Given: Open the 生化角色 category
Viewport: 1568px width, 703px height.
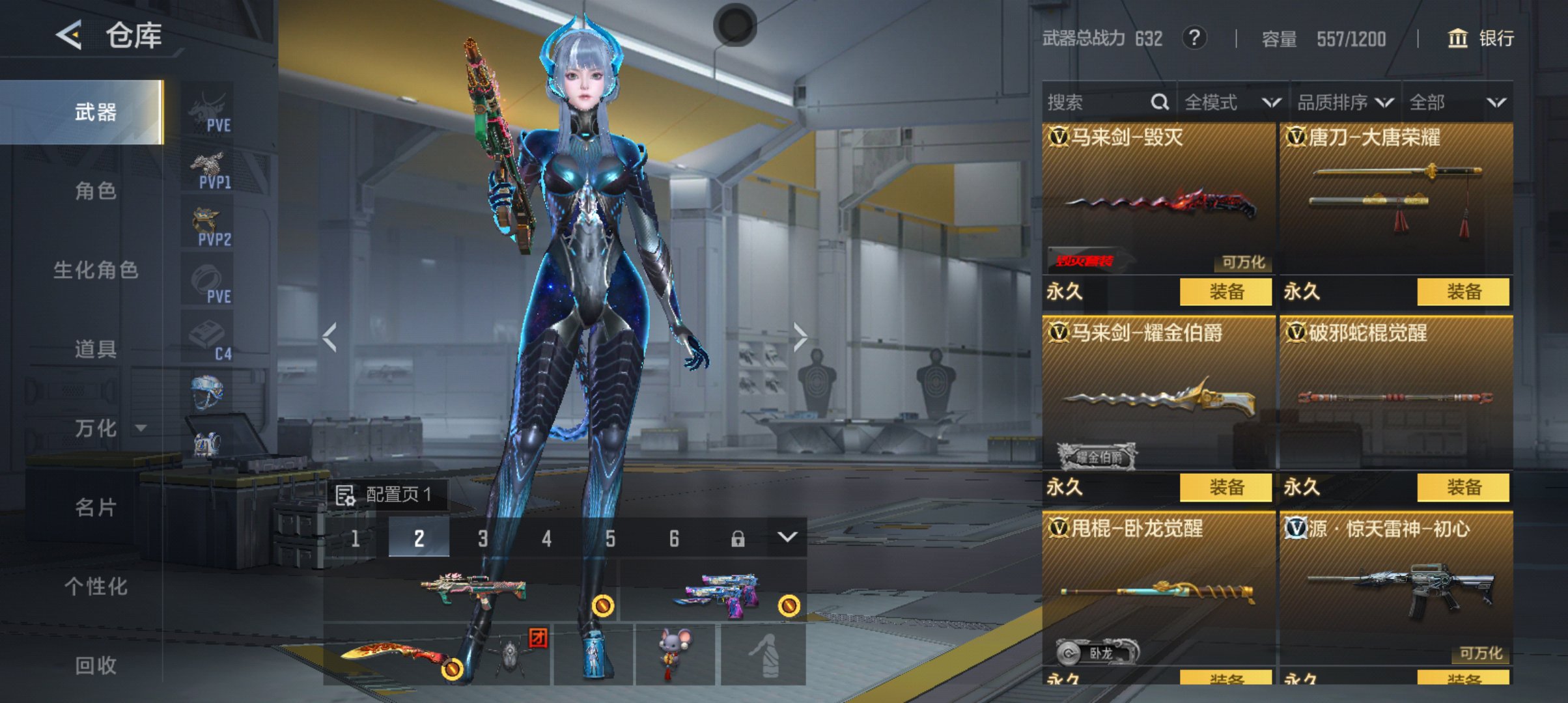Looking at the screenshot, I should point(96,270).
